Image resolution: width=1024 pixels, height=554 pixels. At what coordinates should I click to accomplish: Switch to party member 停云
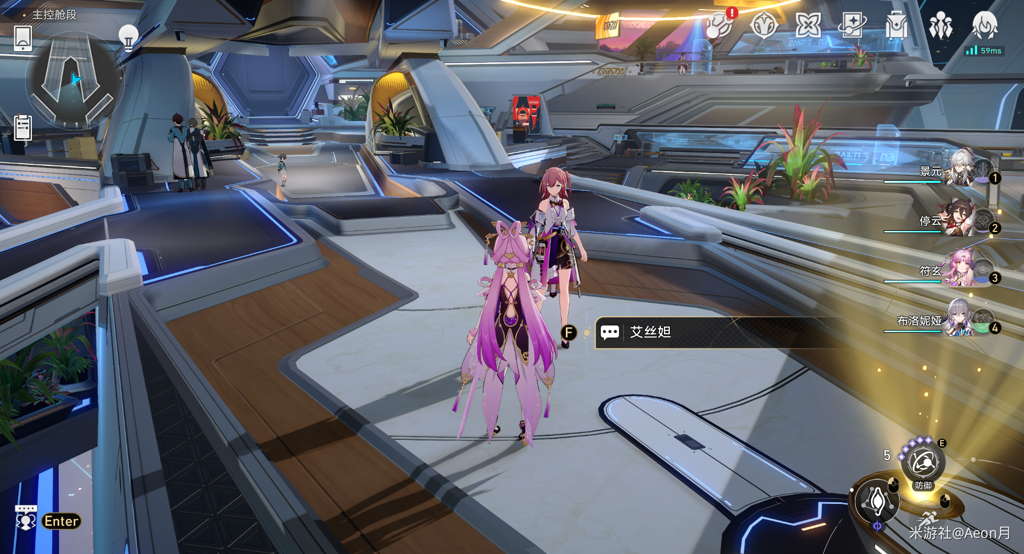(958, 220)
